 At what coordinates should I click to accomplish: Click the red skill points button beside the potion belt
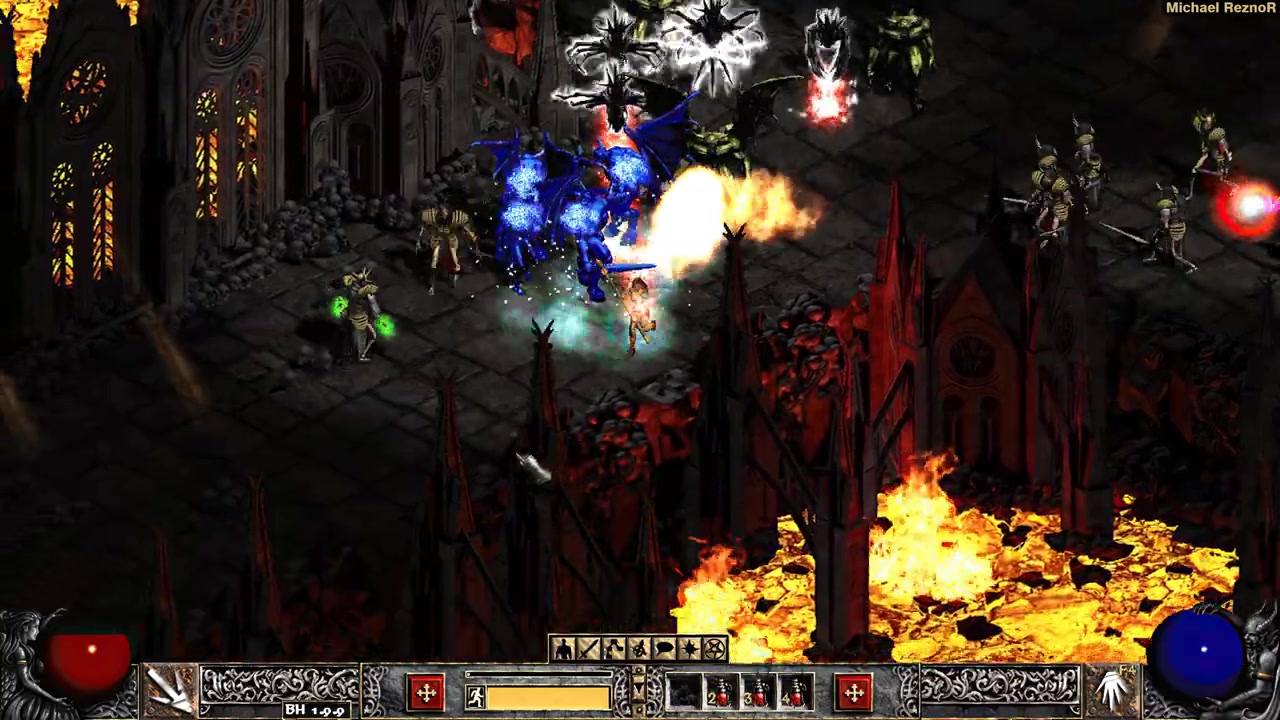point(854,692)
